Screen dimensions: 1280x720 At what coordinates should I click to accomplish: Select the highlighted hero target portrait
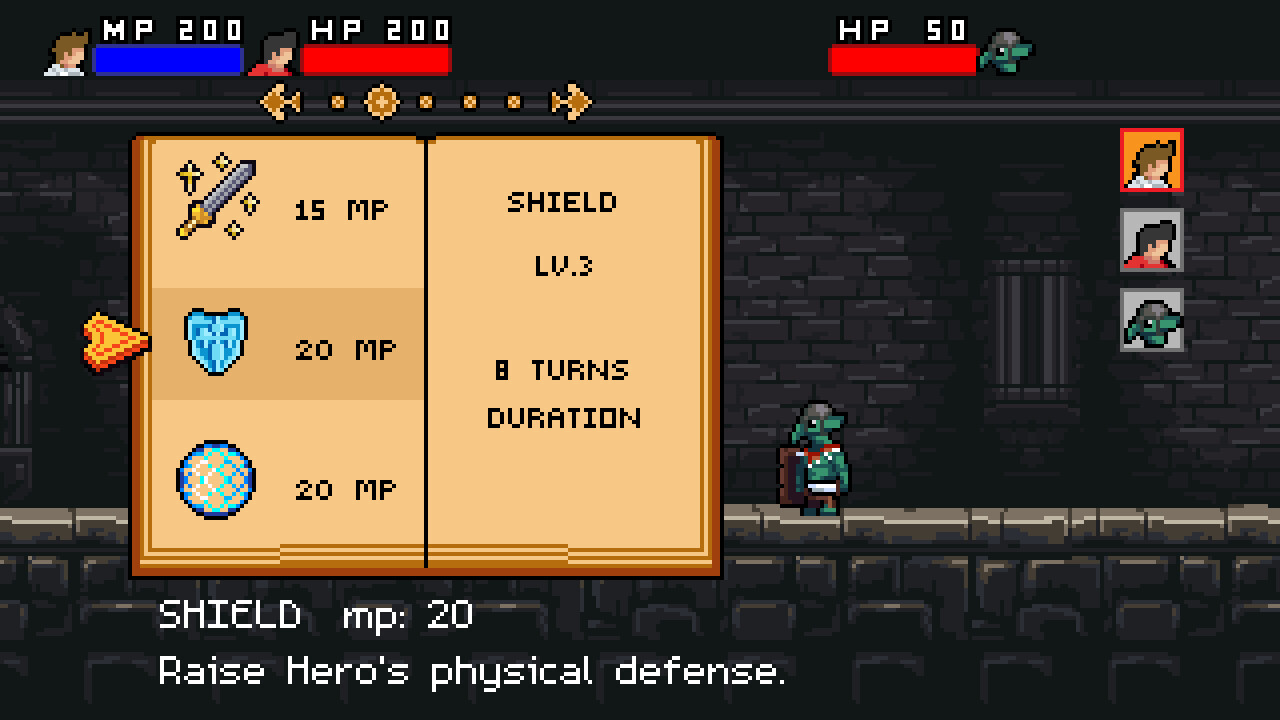click(1151, 158)
